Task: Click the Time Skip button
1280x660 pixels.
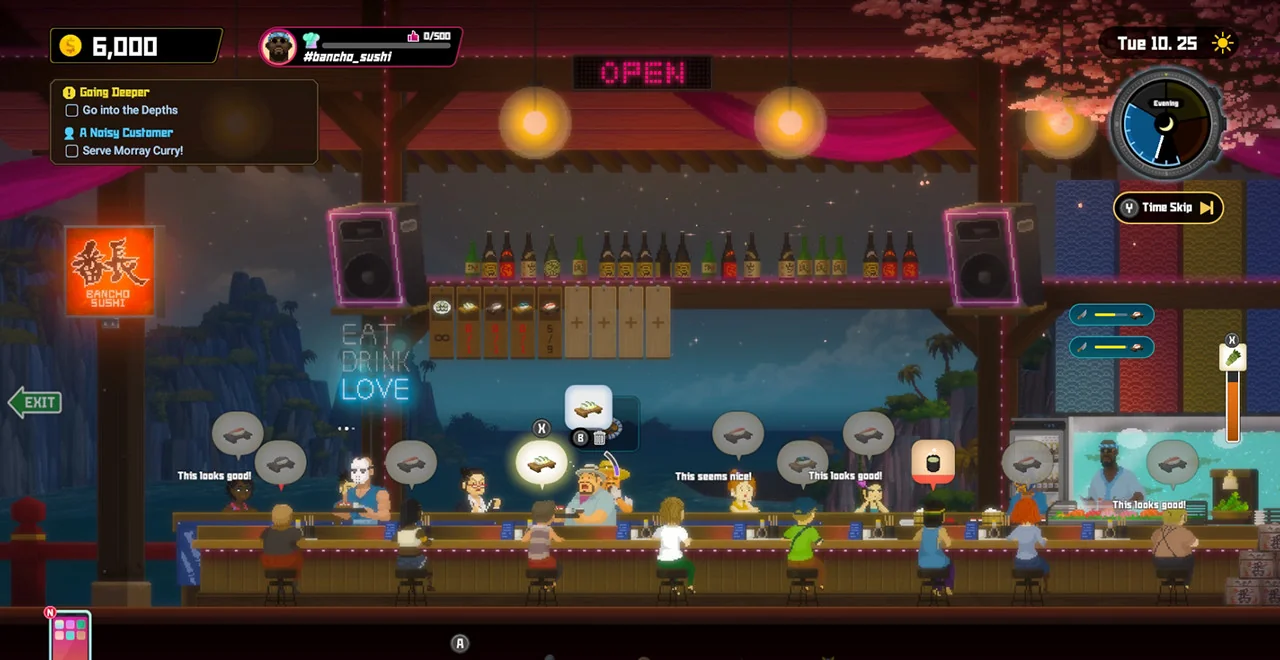Action: click(1168, 208)
